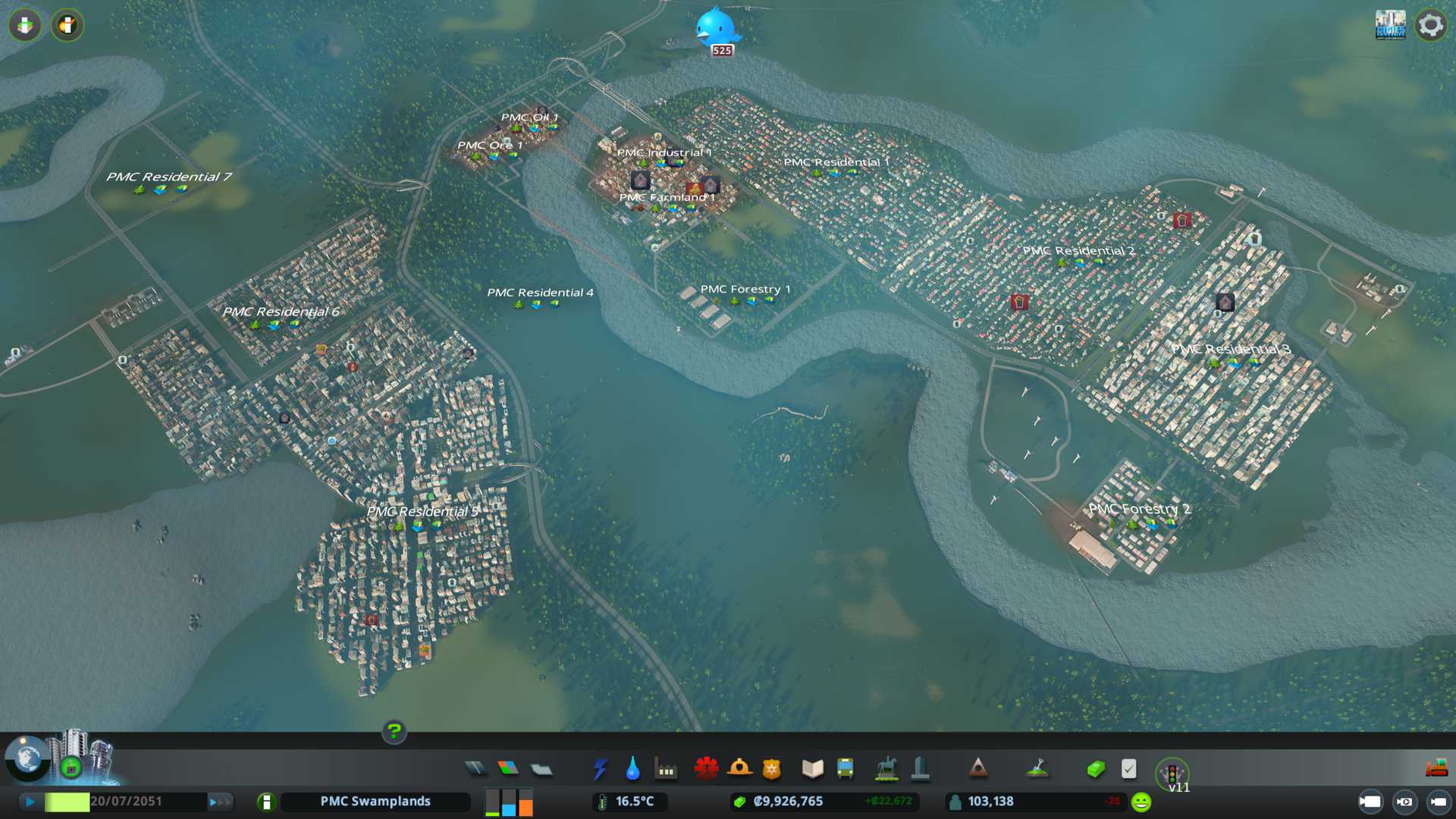Select the bulldozer tool
The height and width of the screenshot is (819, 1456).
[1436, 769]
